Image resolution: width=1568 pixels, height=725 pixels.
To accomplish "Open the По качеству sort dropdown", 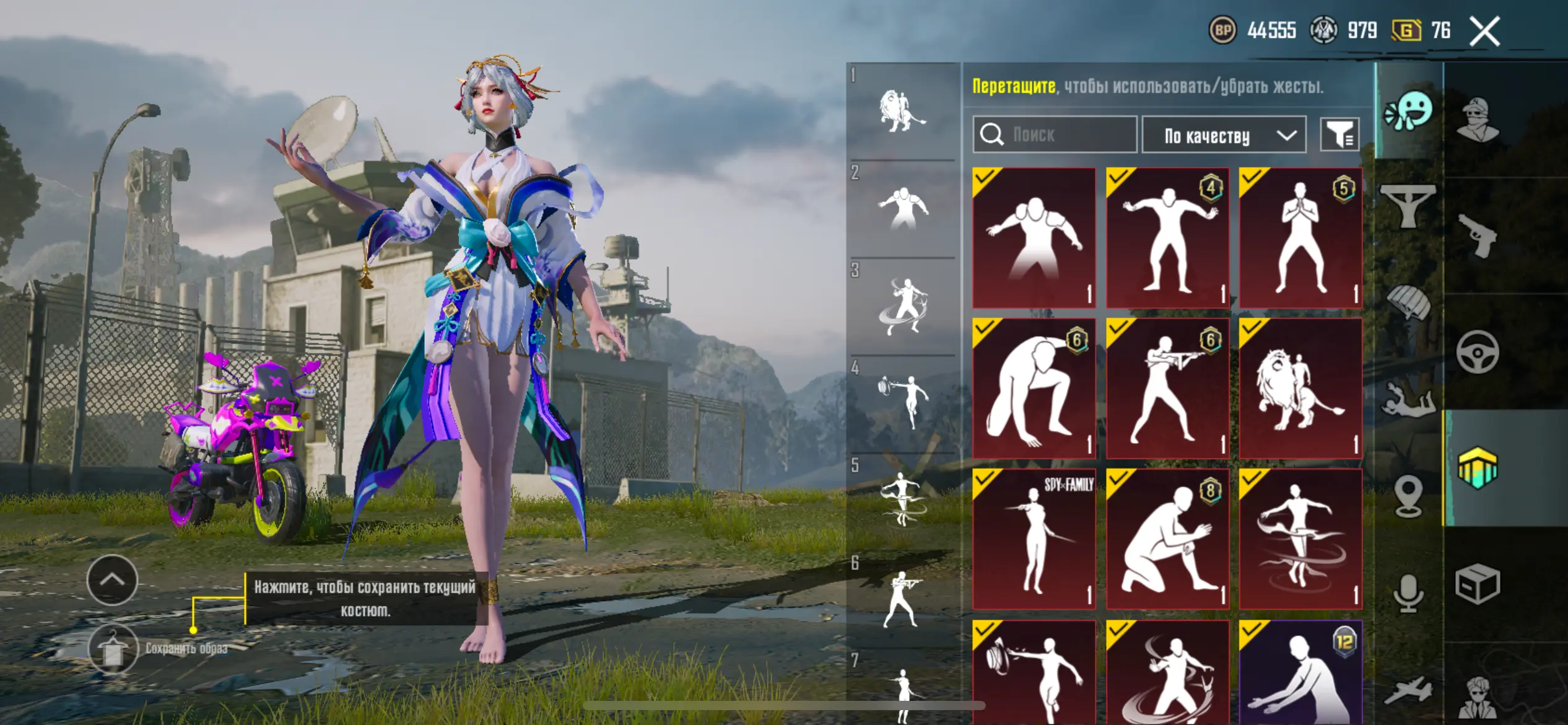I will click(x=1223, y=135).
